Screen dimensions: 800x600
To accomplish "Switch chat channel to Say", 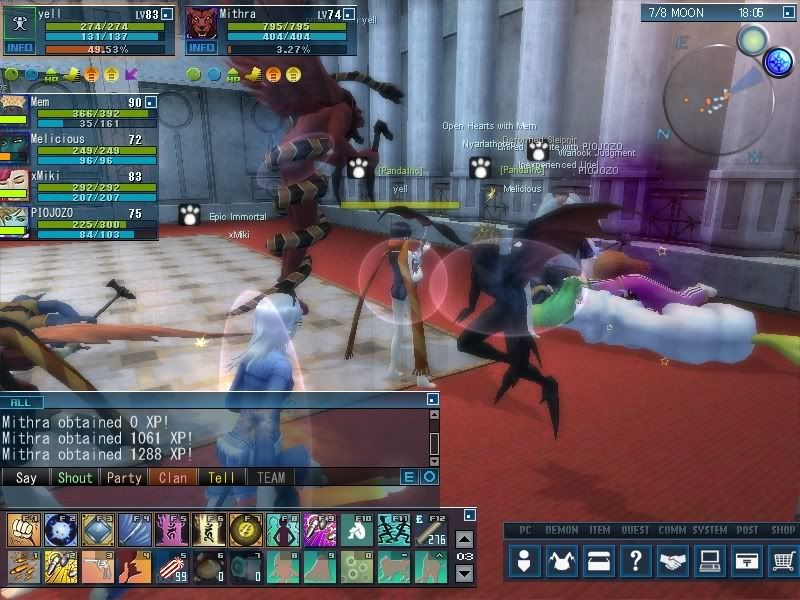I will (26, 478).
